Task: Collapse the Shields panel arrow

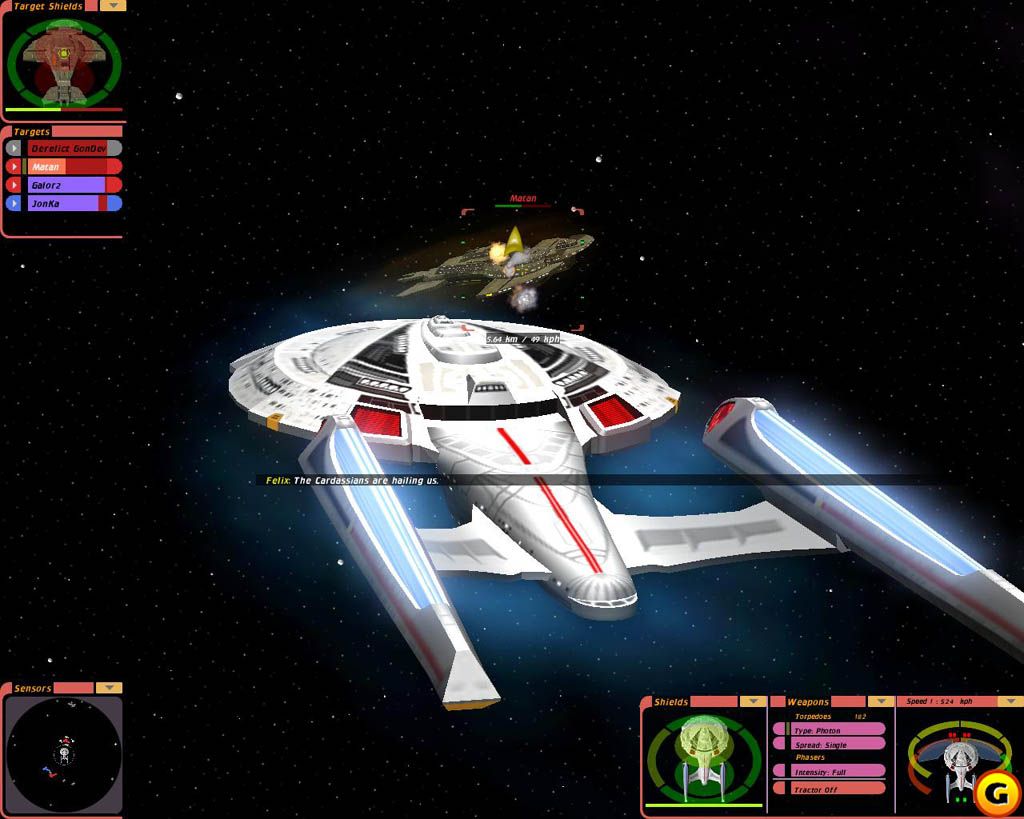Action: coord(753,702)
